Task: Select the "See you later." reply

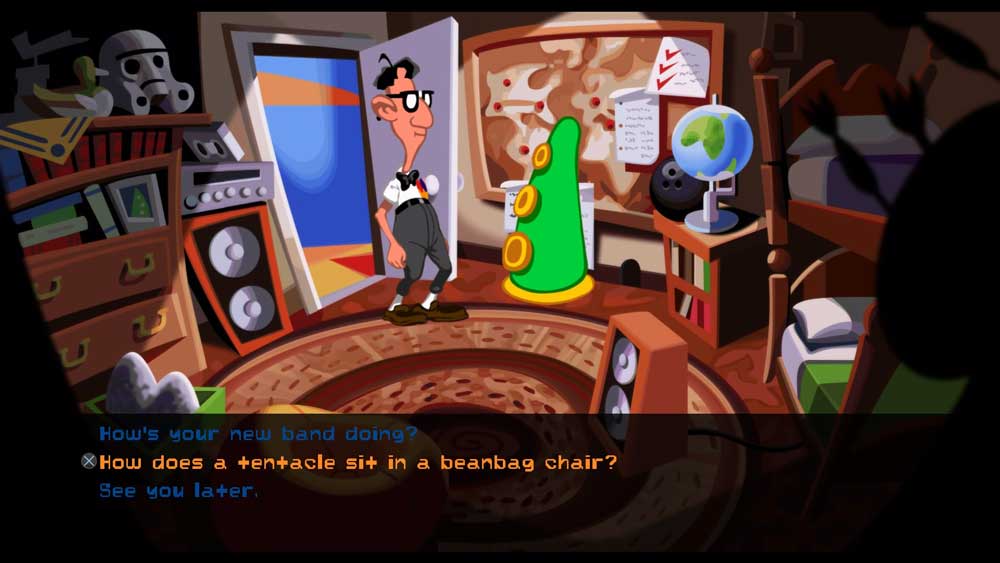Action: (178, 490)
